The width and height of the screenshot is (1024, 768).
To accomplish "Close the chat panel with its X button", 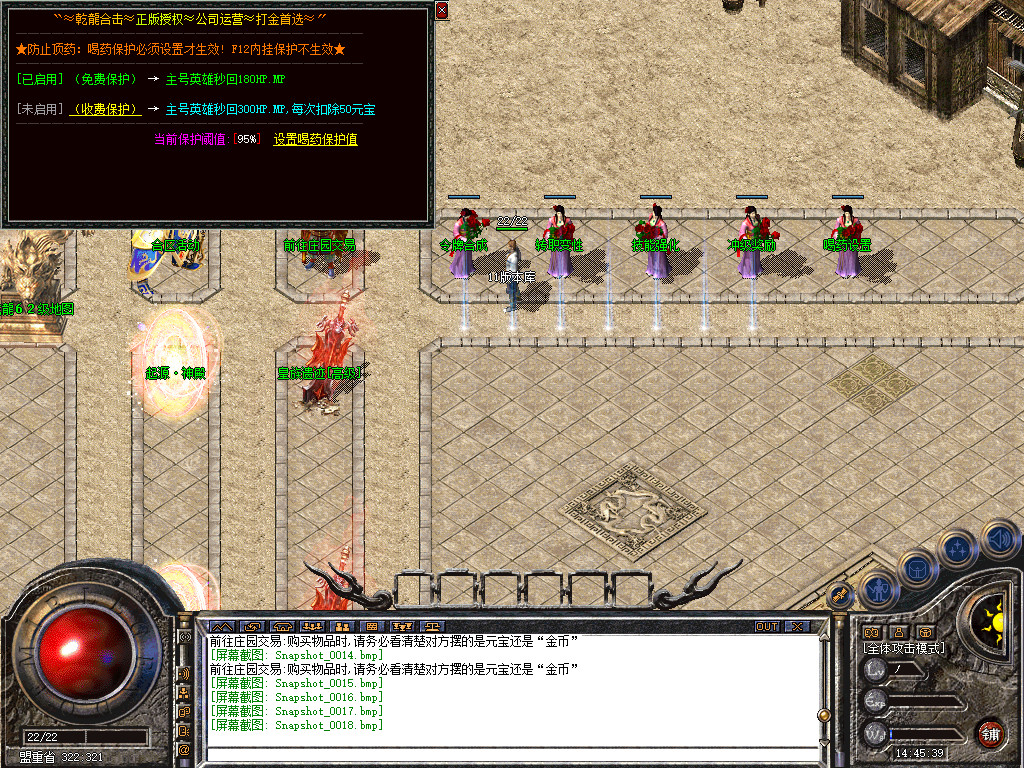I will click(x=797, y=627).
